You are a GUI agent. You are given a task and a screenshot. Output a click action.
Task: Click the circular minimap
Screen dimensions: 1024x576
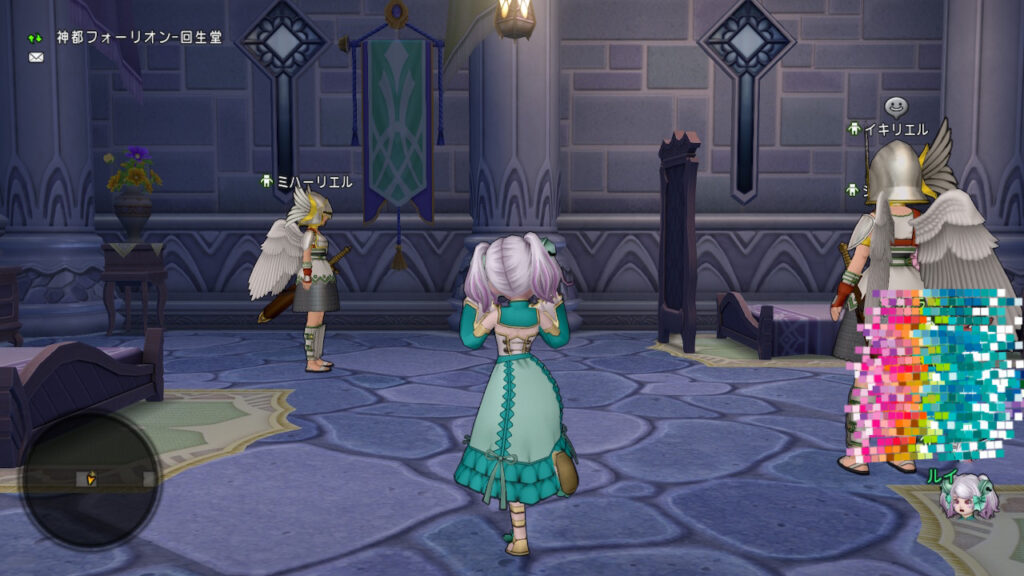(x=91, y=480)
